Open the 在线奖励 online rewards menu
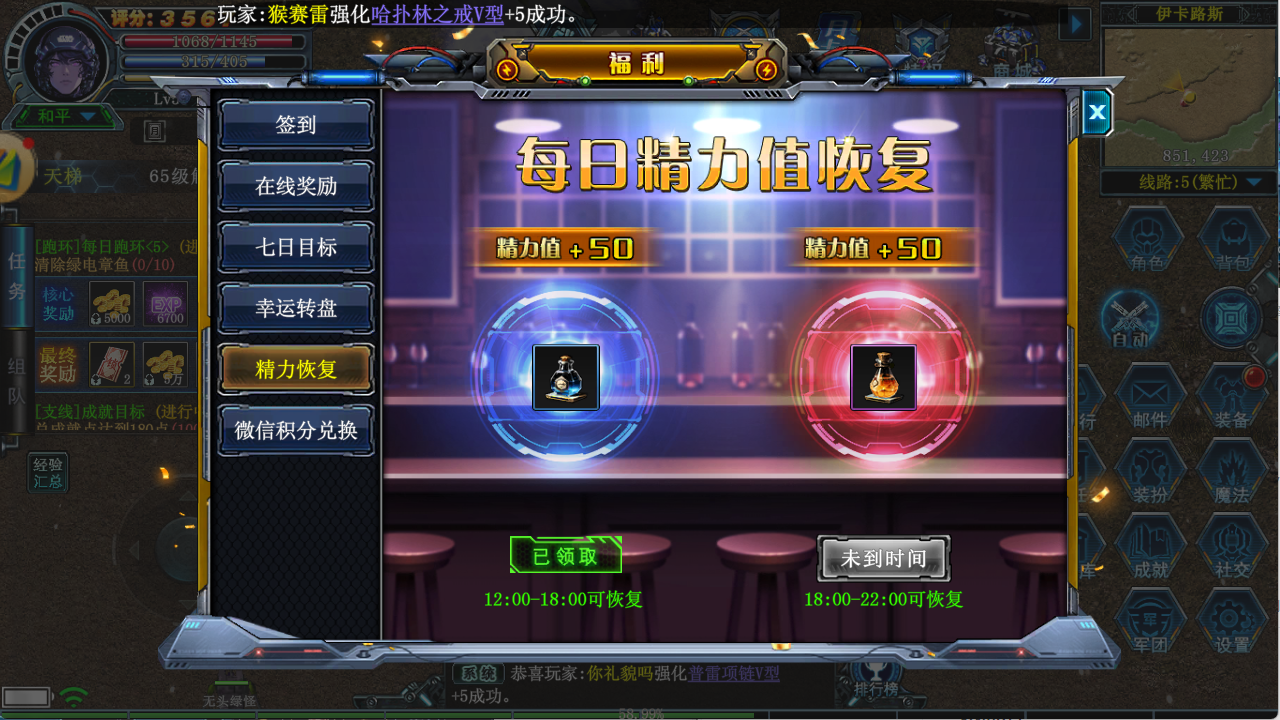The image size is (1280, 720). click(296, 186)
